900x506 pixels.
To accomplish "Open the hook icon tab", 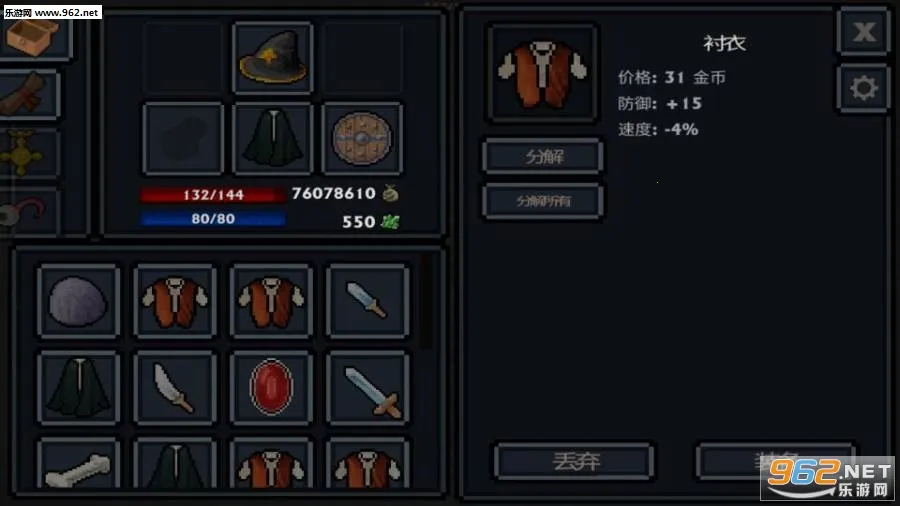I will tap(28, 212).
